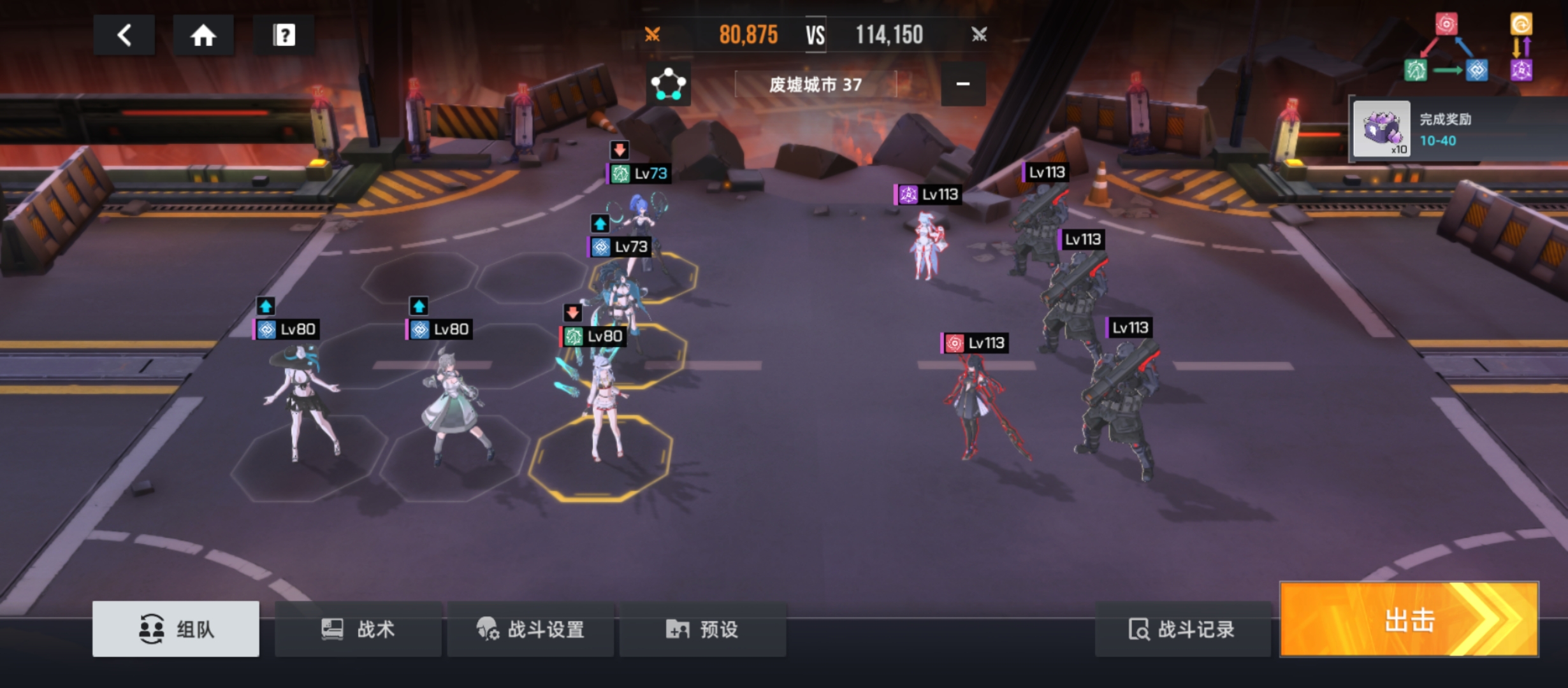1568x688 pixels.
Task: Return to the home screen
Action: coord(203,35)
